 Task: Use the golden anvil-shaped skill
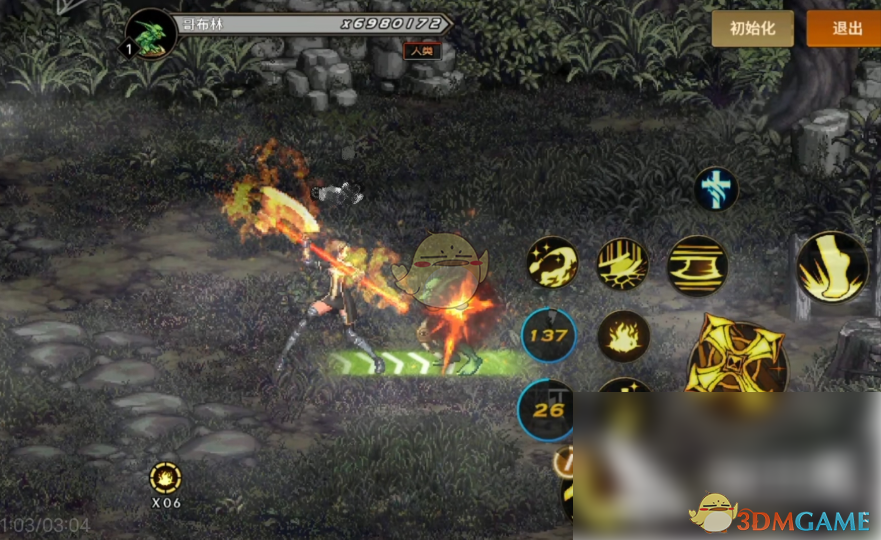coord(697,266)
